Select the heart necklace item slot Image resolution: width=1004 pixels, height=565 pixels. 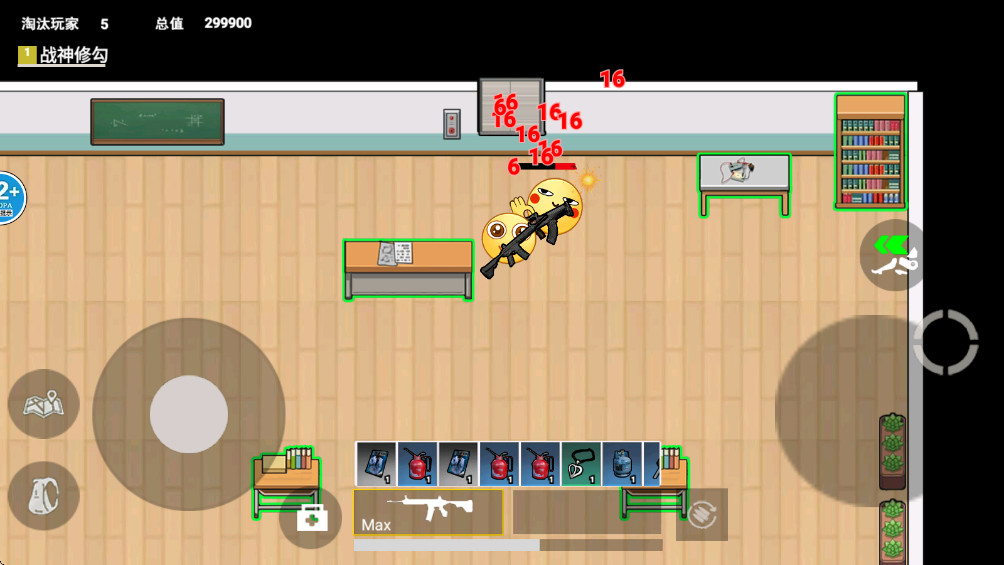click(x=580, y=464)
